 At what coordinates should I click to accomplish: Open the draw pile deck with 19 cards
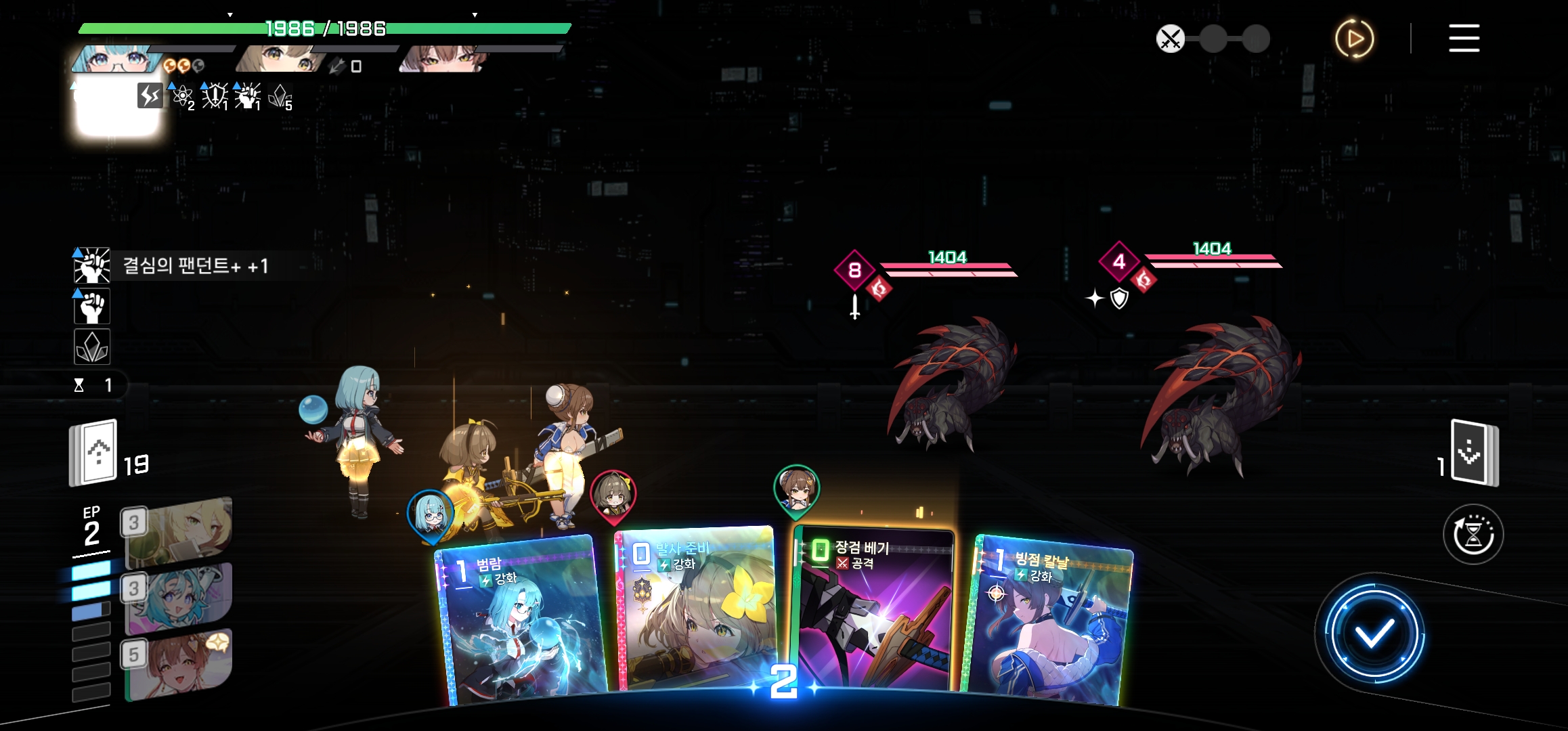[x=95, y=453]
